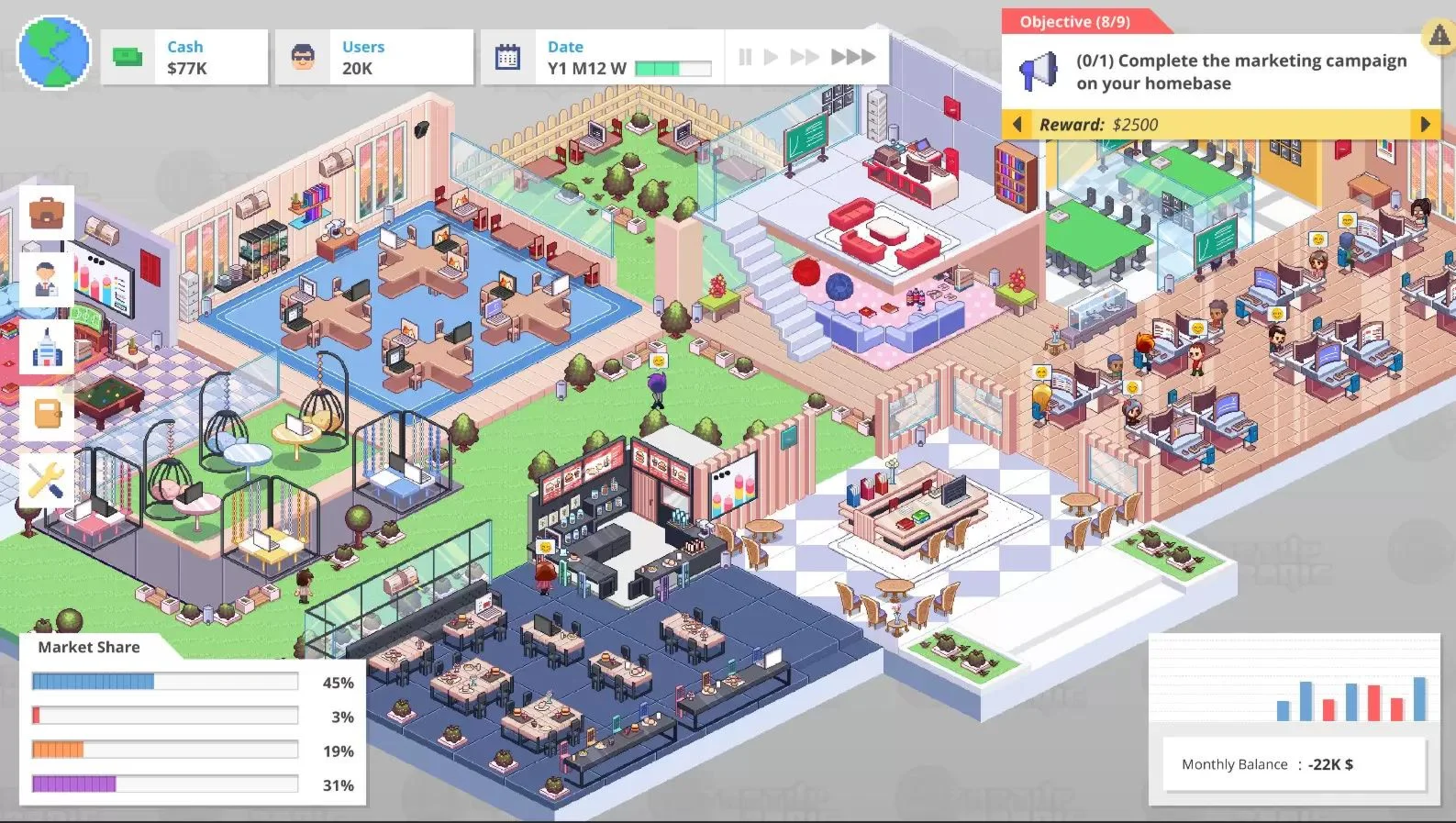Click the right arrow on the Reward bar

pos(1426,124)
